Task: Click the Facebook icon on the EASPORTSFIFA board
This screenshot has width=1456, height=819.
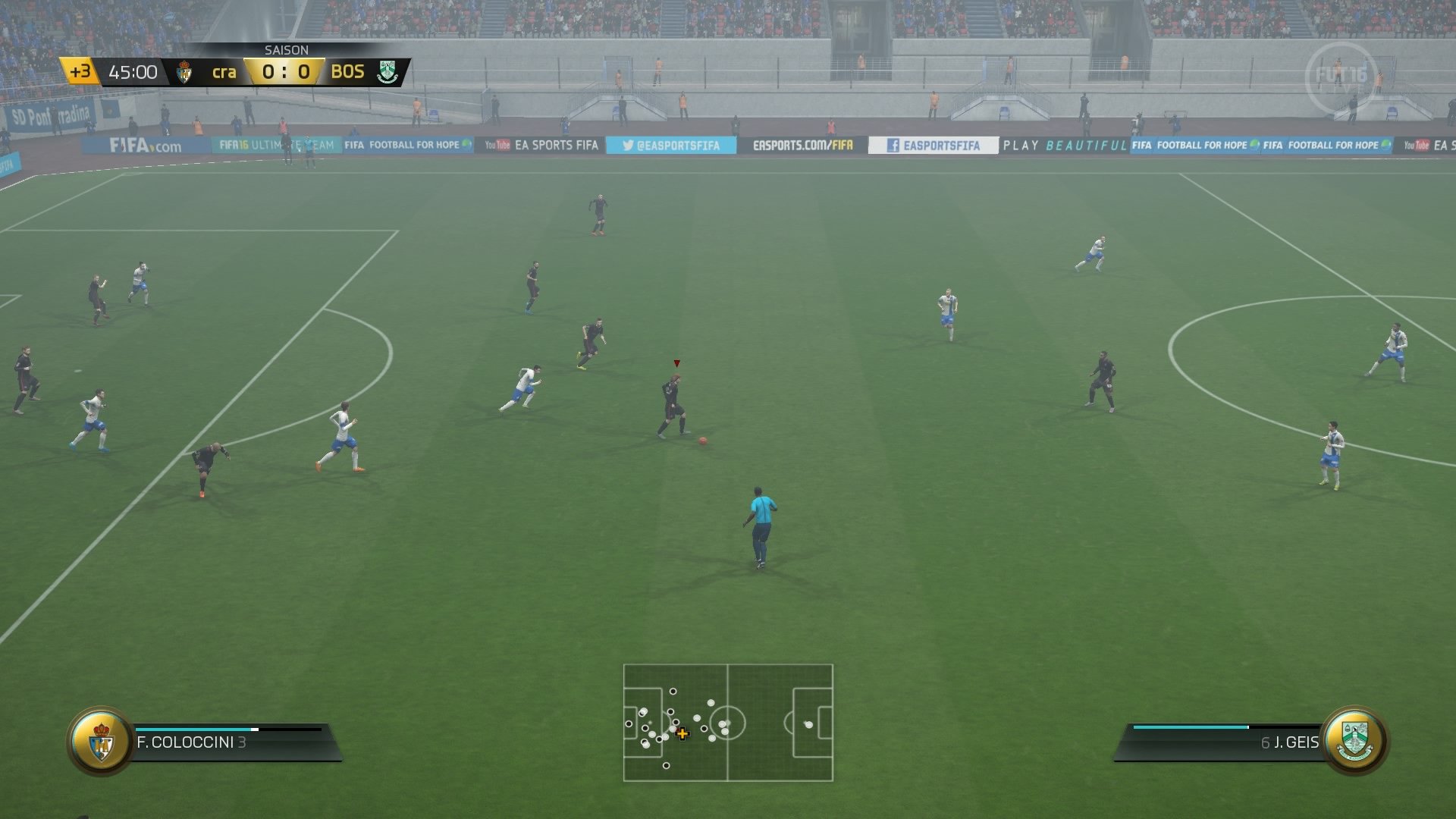Action: (x=895, y=145)
